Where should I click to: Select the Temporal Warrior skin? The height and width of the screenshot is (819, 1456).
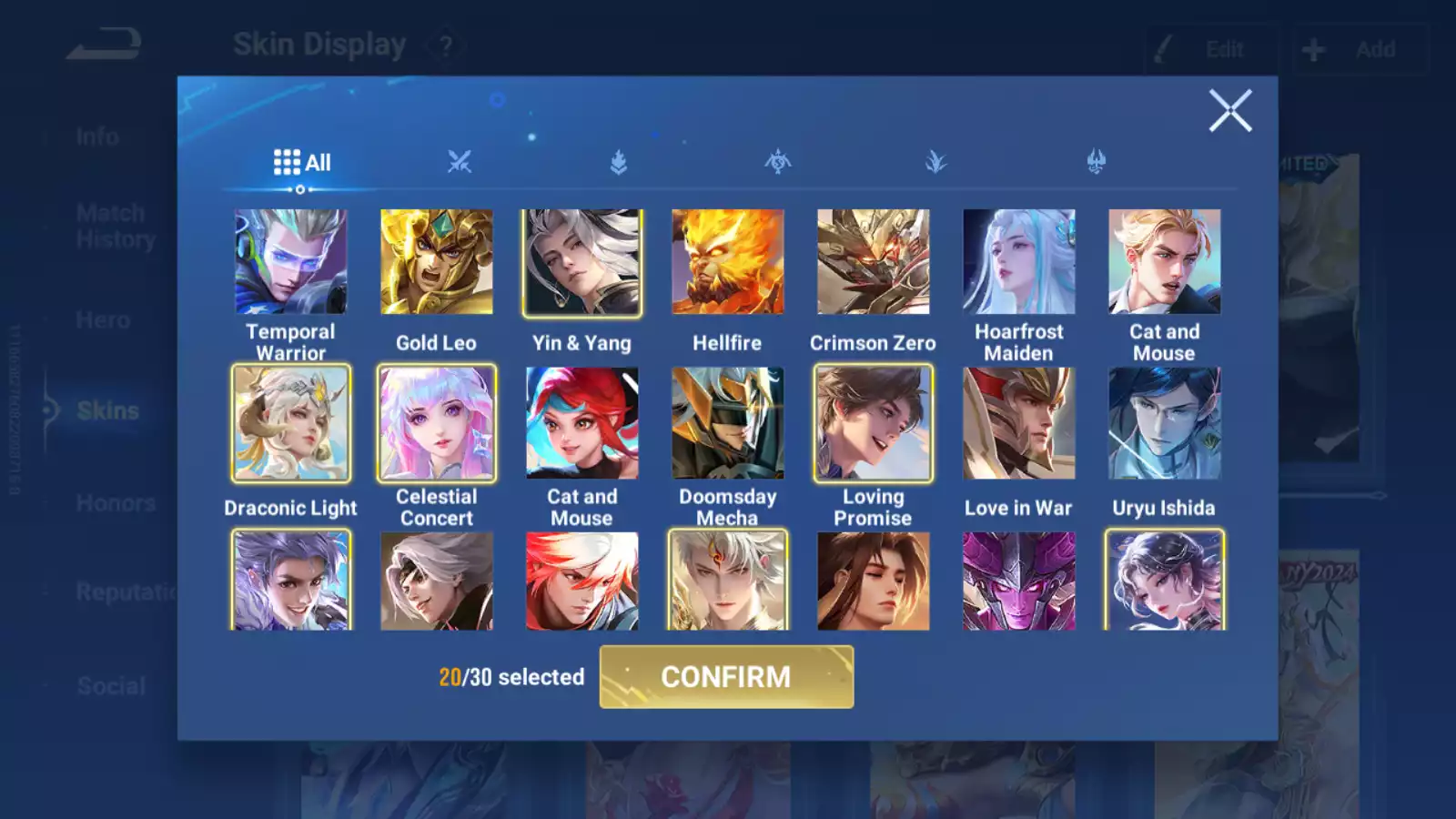point(290,262)
